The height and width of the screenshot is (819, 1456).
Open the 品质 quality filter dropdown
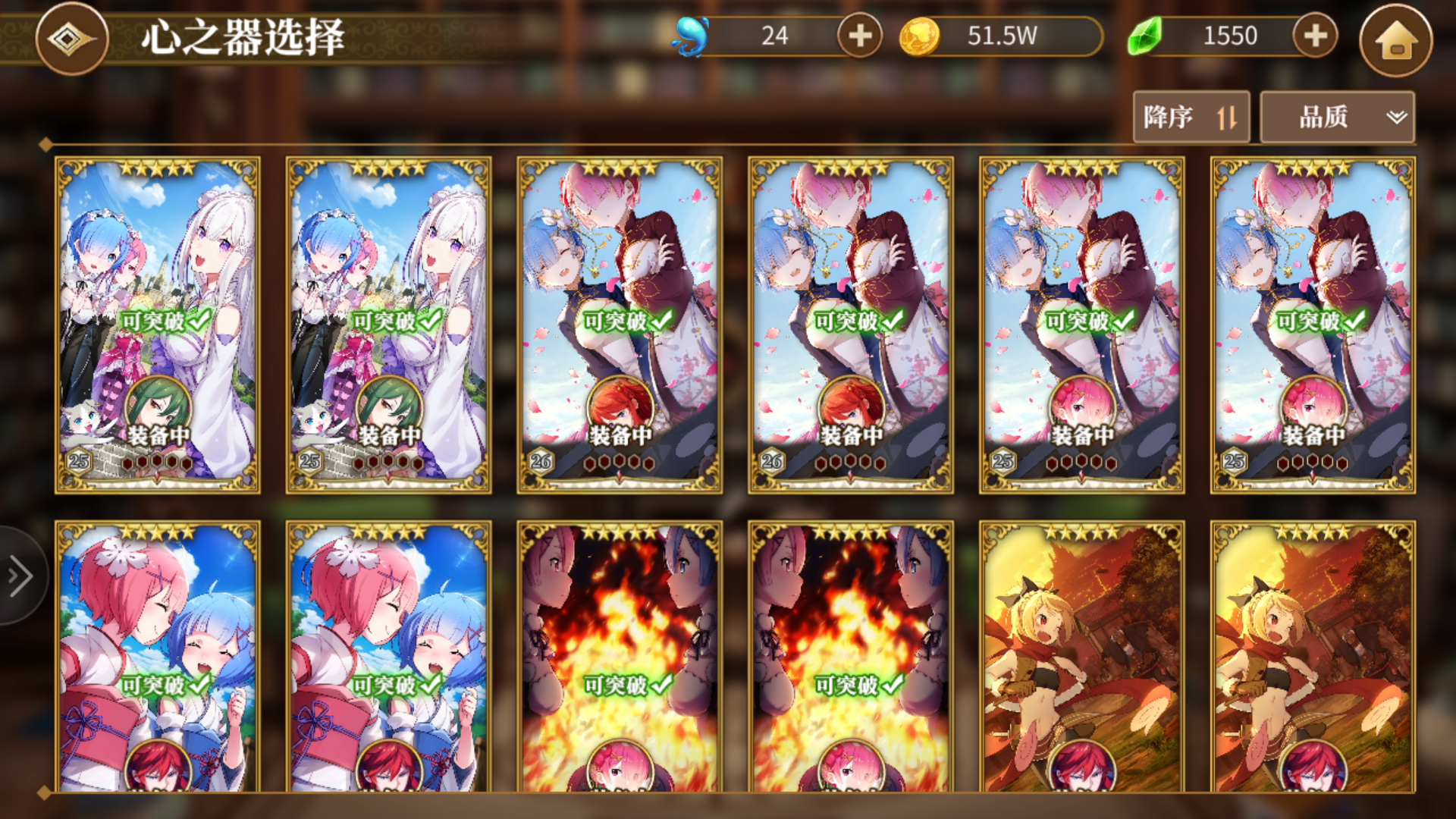(1337, 116)
